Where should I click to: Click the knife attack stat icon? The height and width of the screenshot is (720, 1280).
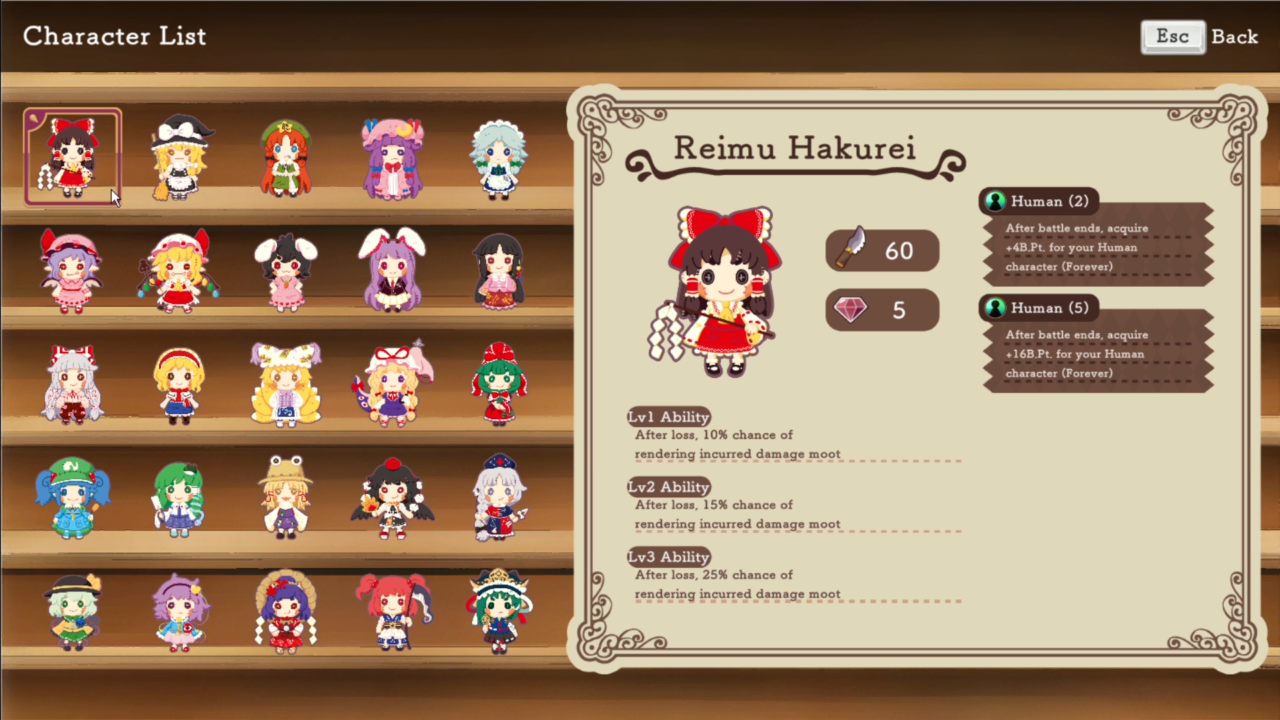click(851, 250)
